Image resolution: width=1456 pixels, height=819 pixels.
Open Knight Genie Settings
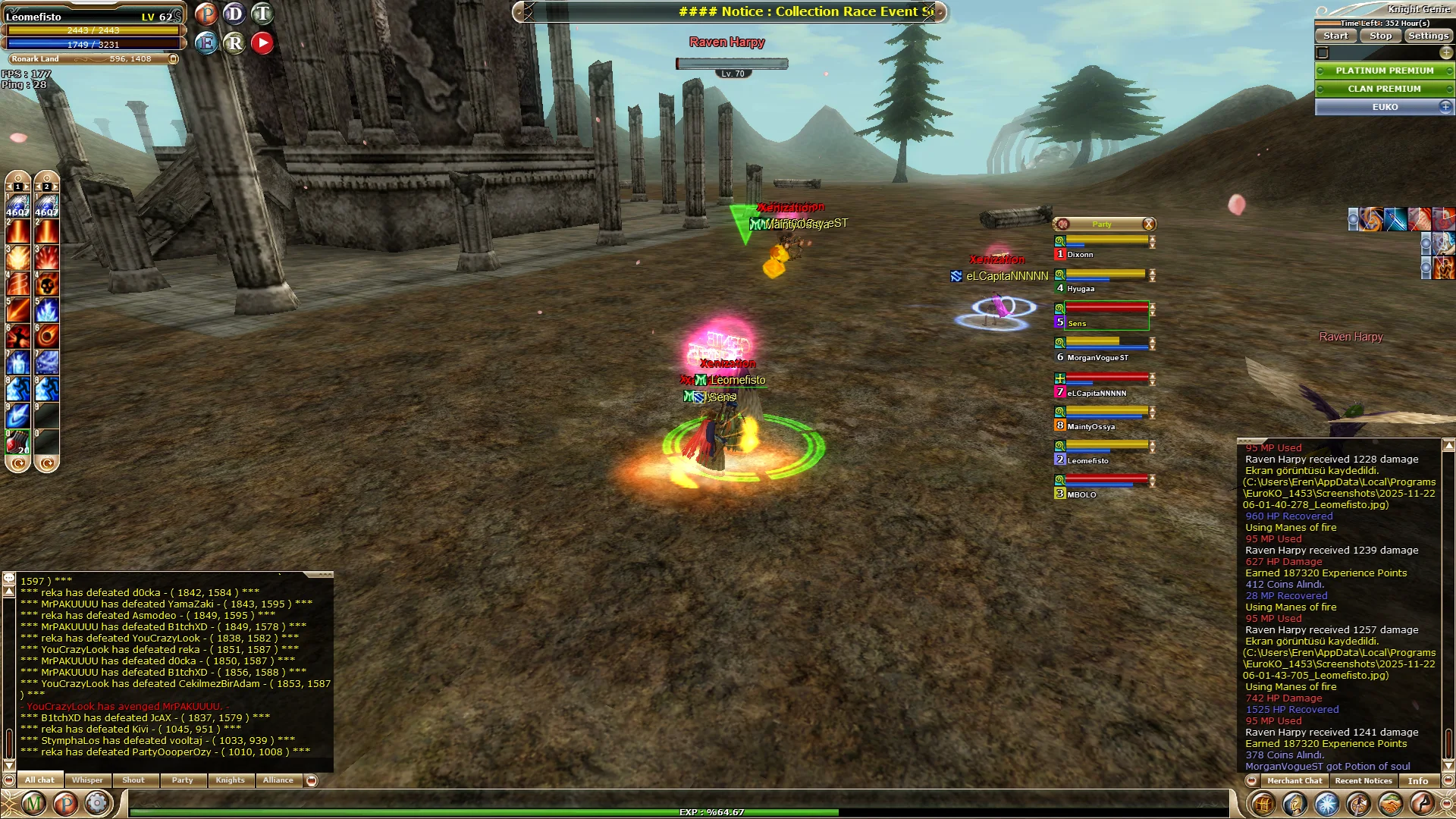(1429, 36)
